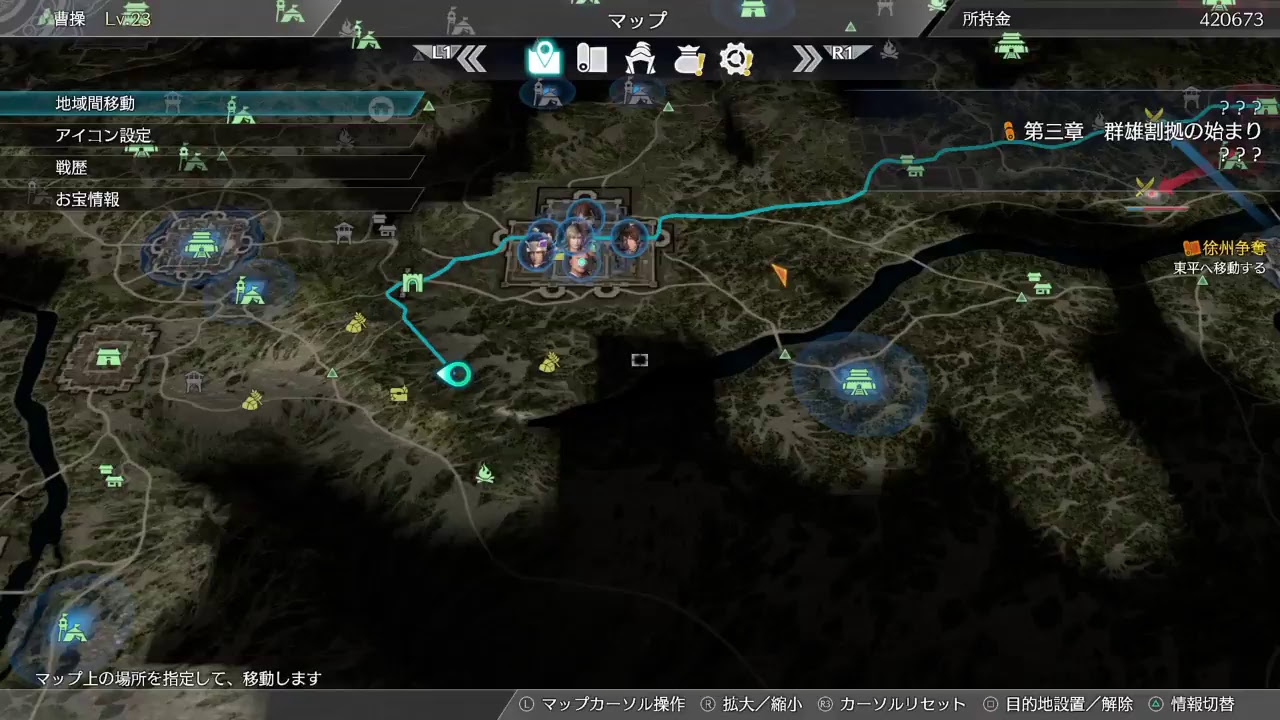
Task: Open the scroll tab icon at the top
Action: tap(594, 58)
